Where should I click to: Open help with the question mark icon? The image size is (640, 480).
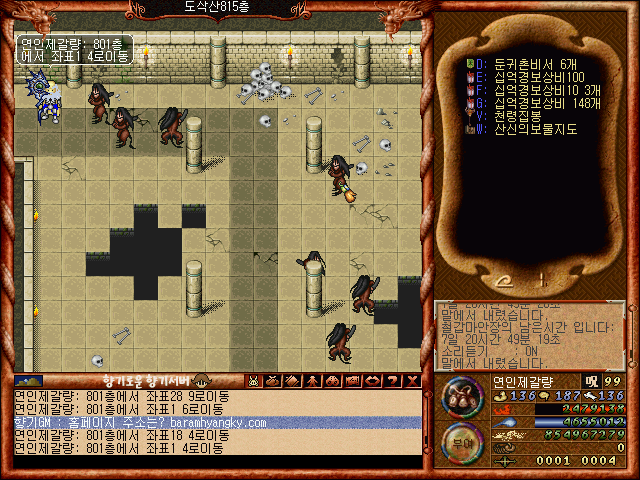[392, 380]
